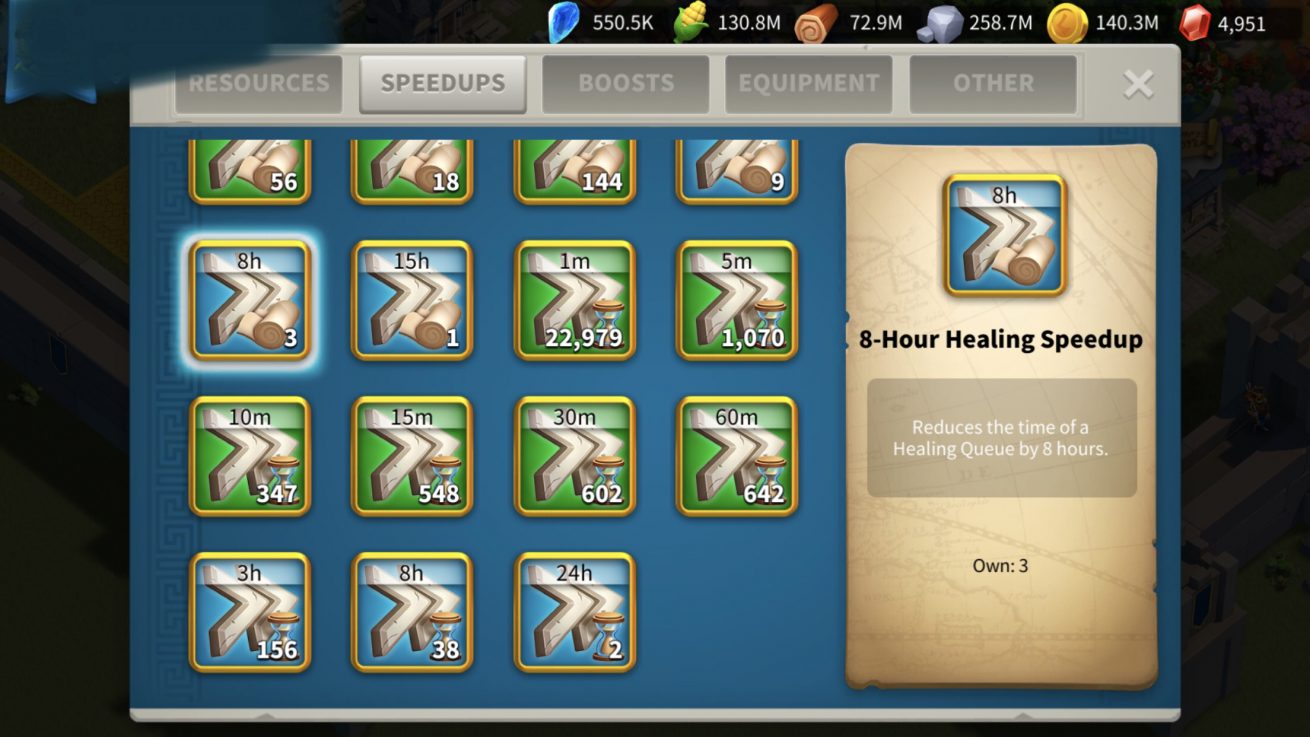Viewport: 1310px width, 737px height.
Task: Select the Speedups tab
Action: click(442, 83)
